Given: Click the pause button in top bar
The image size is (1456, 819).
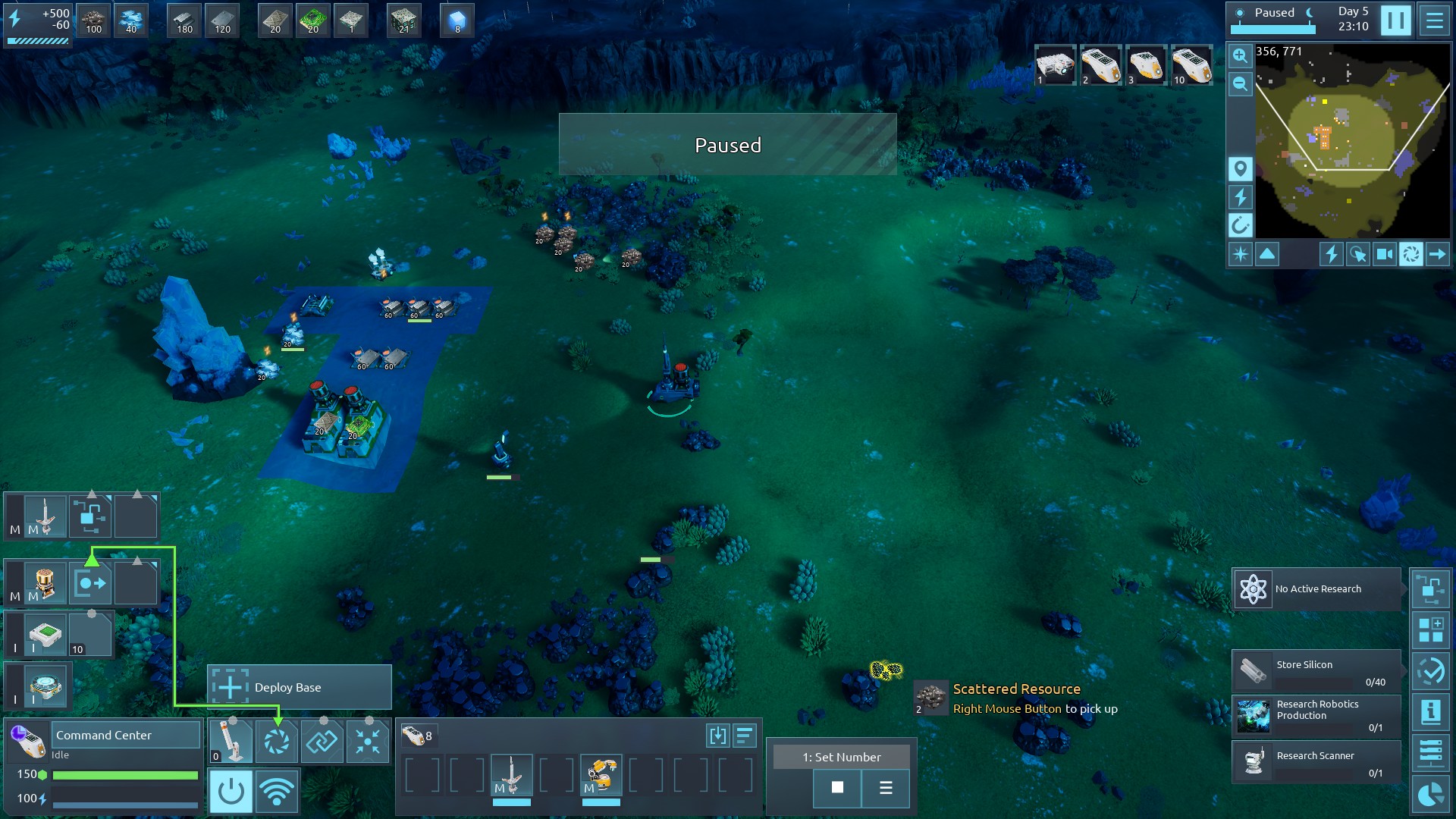Looking at the screenshot, I should [x=1395, y=20].
